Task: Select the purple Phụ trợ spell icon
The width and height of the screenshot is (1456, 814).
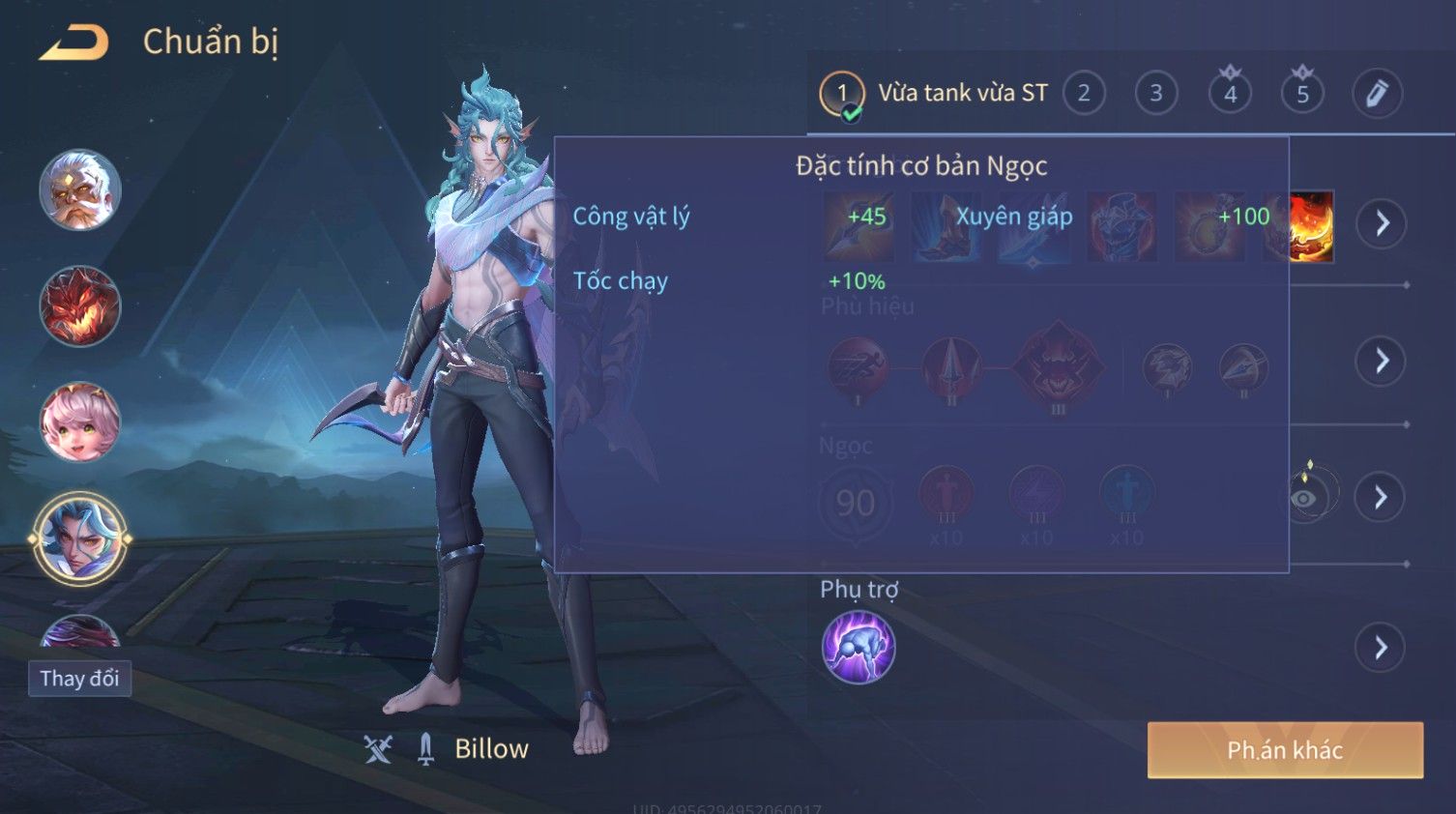Action: pyautogui.click(x=858, y=648)
